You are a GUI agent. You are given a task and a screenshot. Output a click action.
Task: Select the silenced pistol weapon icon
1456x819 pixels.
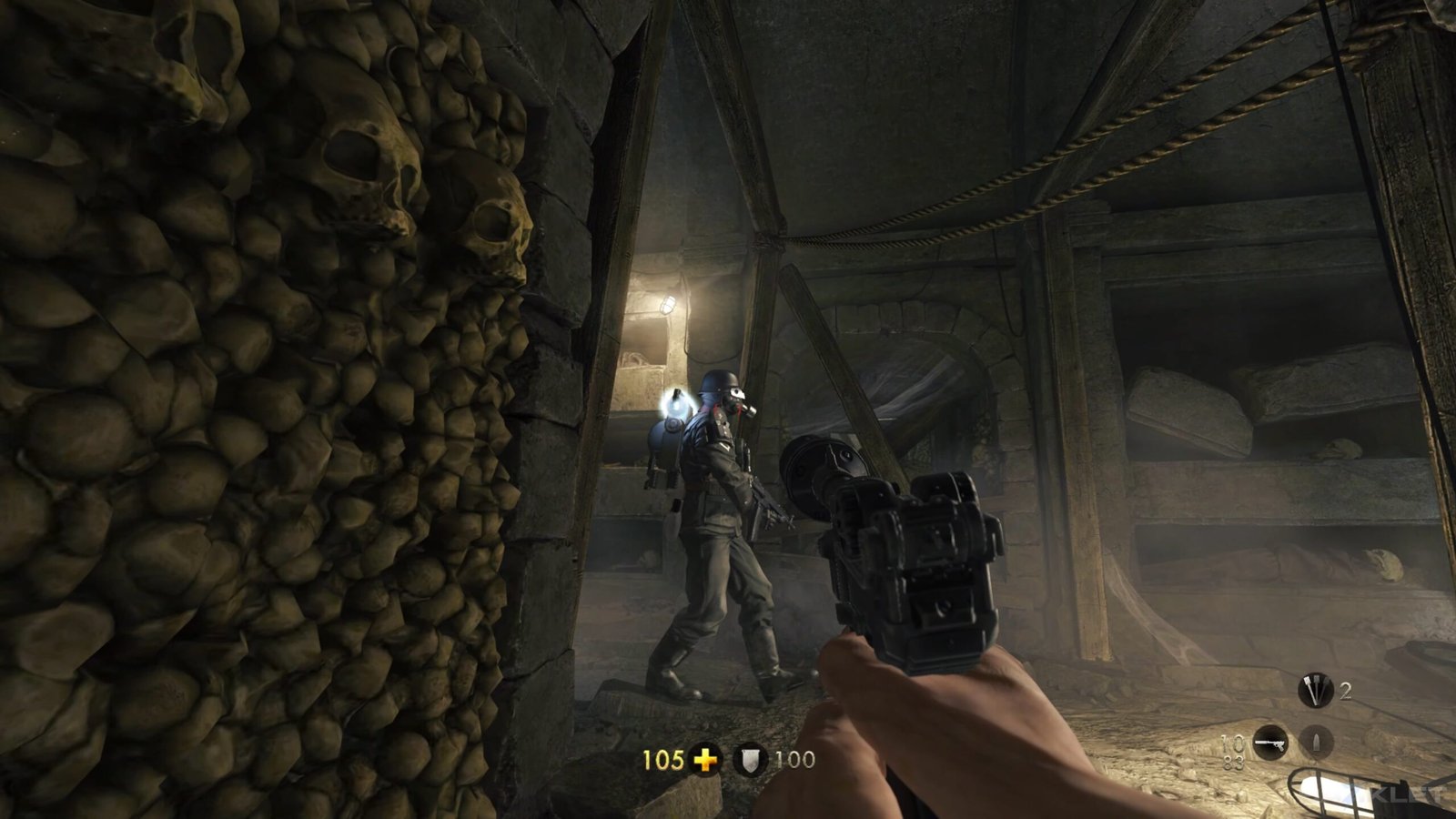(1270, 743)
